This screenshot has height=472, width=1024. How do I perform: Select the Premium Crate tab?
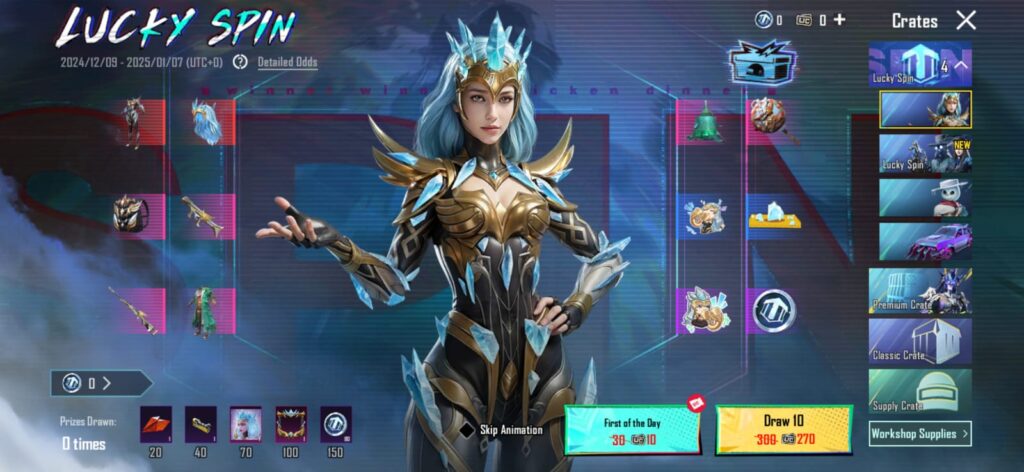(919, 291)
